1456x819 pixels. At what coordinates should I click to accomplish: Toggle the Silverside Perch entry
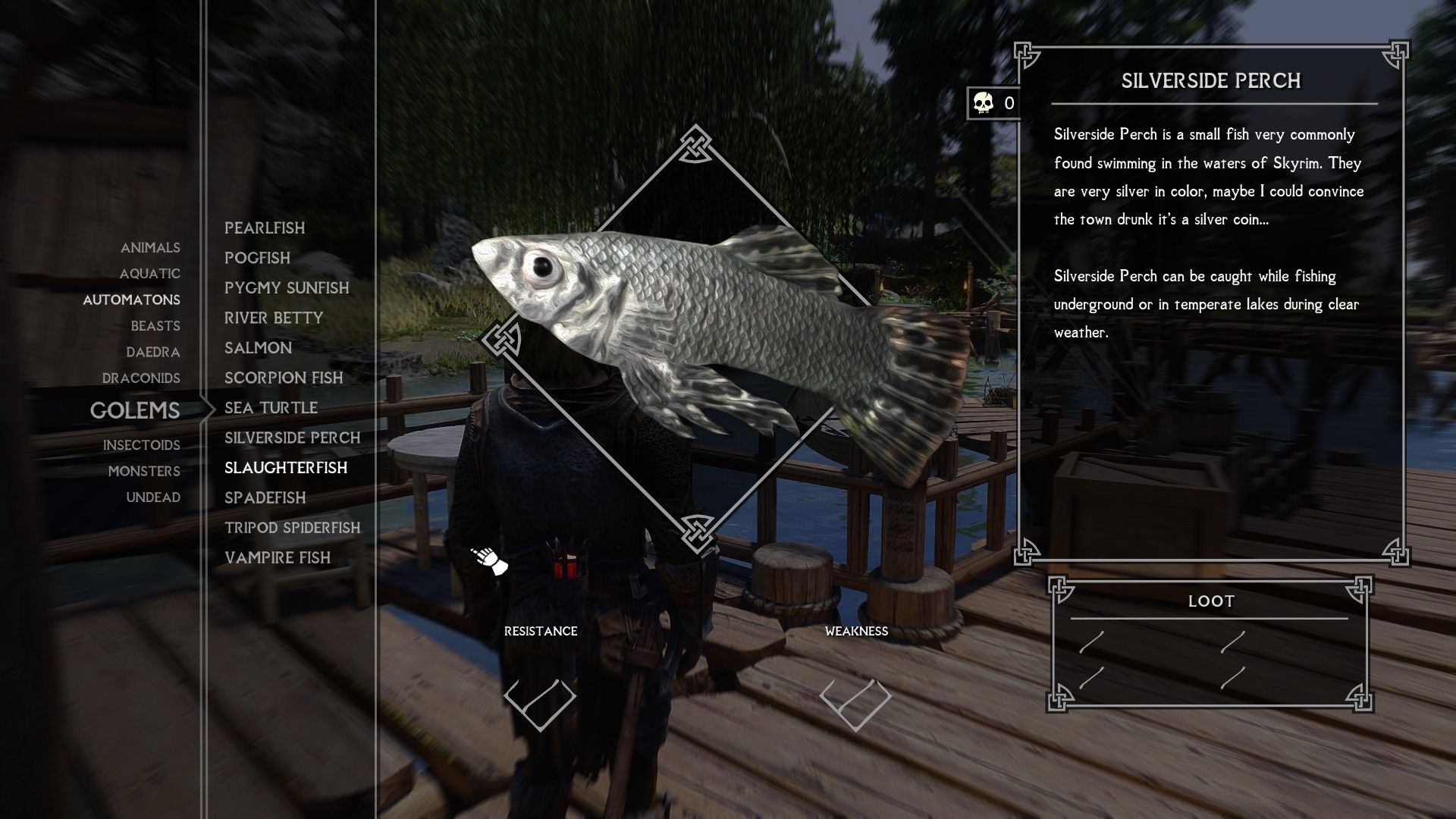click(292, 438)
